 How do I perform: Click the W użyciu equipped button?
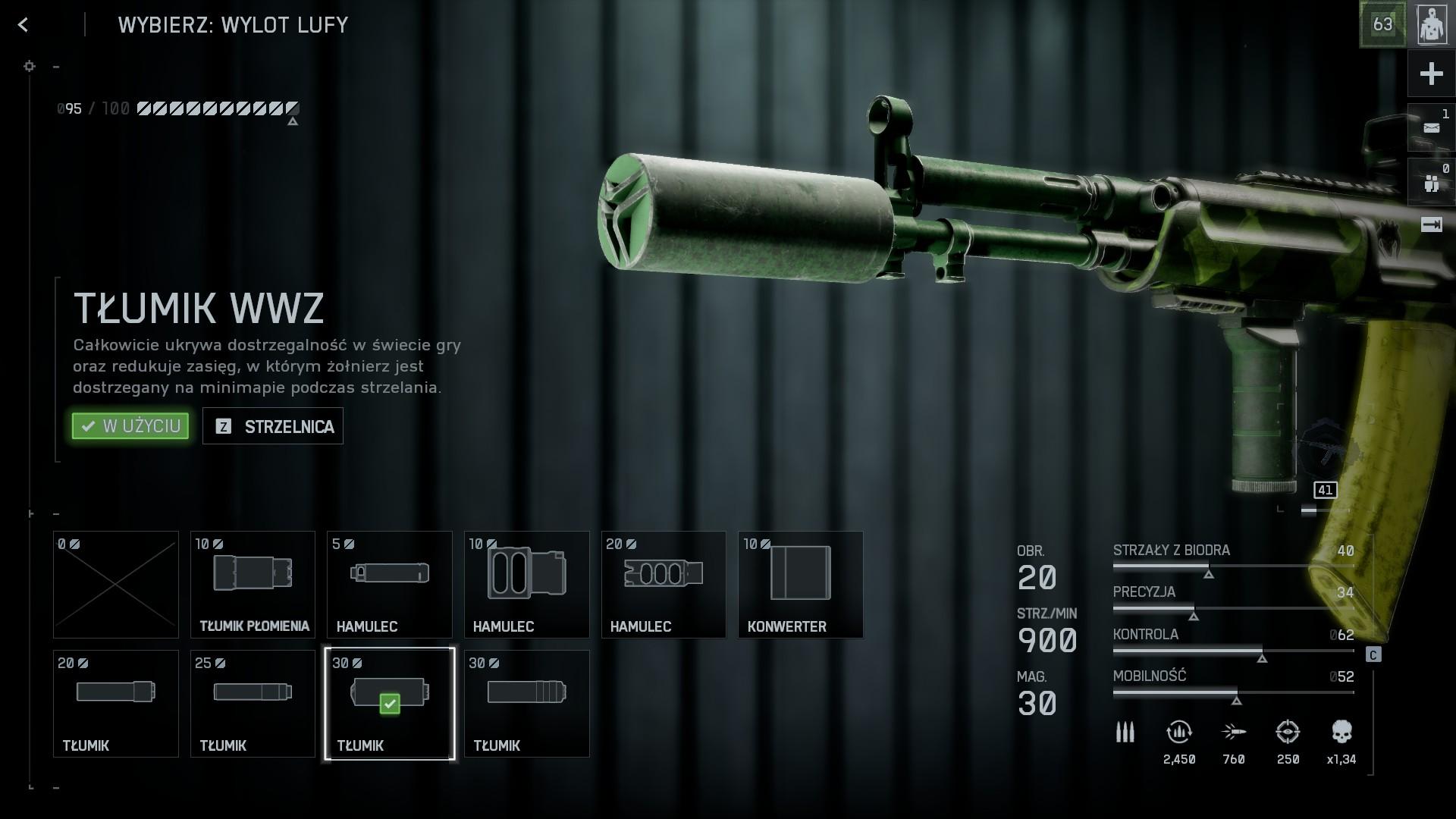point(130,426)
